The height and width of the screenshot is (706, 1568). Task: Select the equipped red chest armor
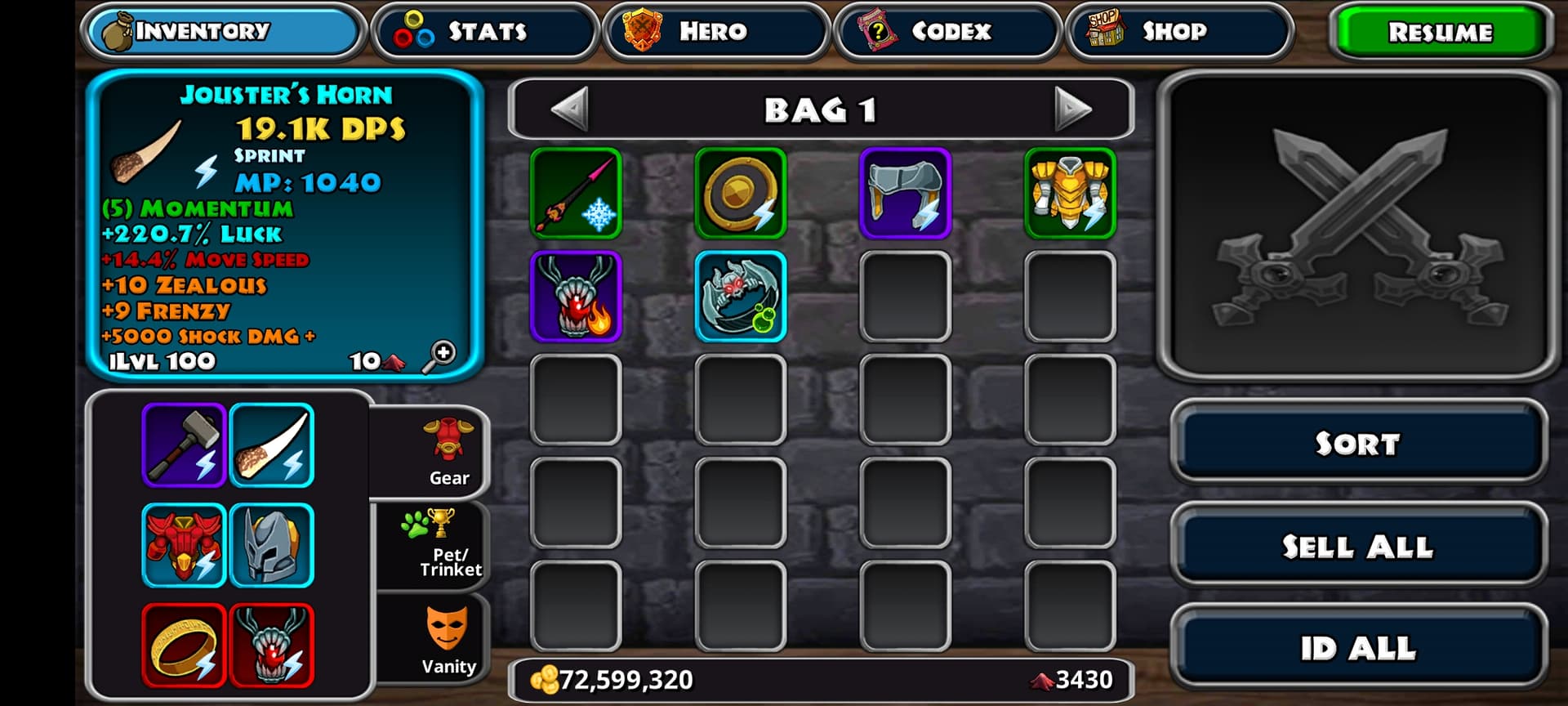[x=184, y=546]
